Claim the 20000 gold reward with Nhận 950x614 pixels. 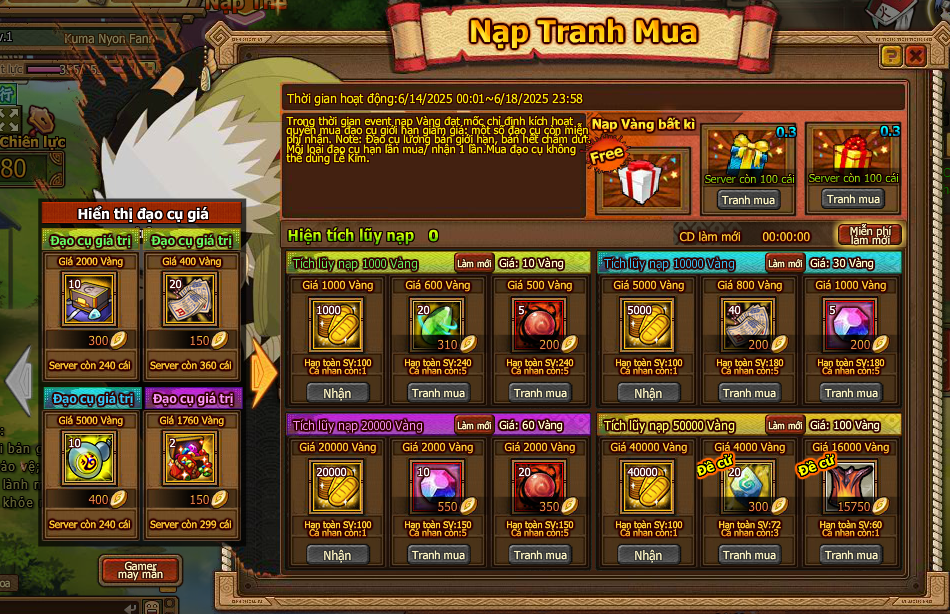(x=337, y=555)
